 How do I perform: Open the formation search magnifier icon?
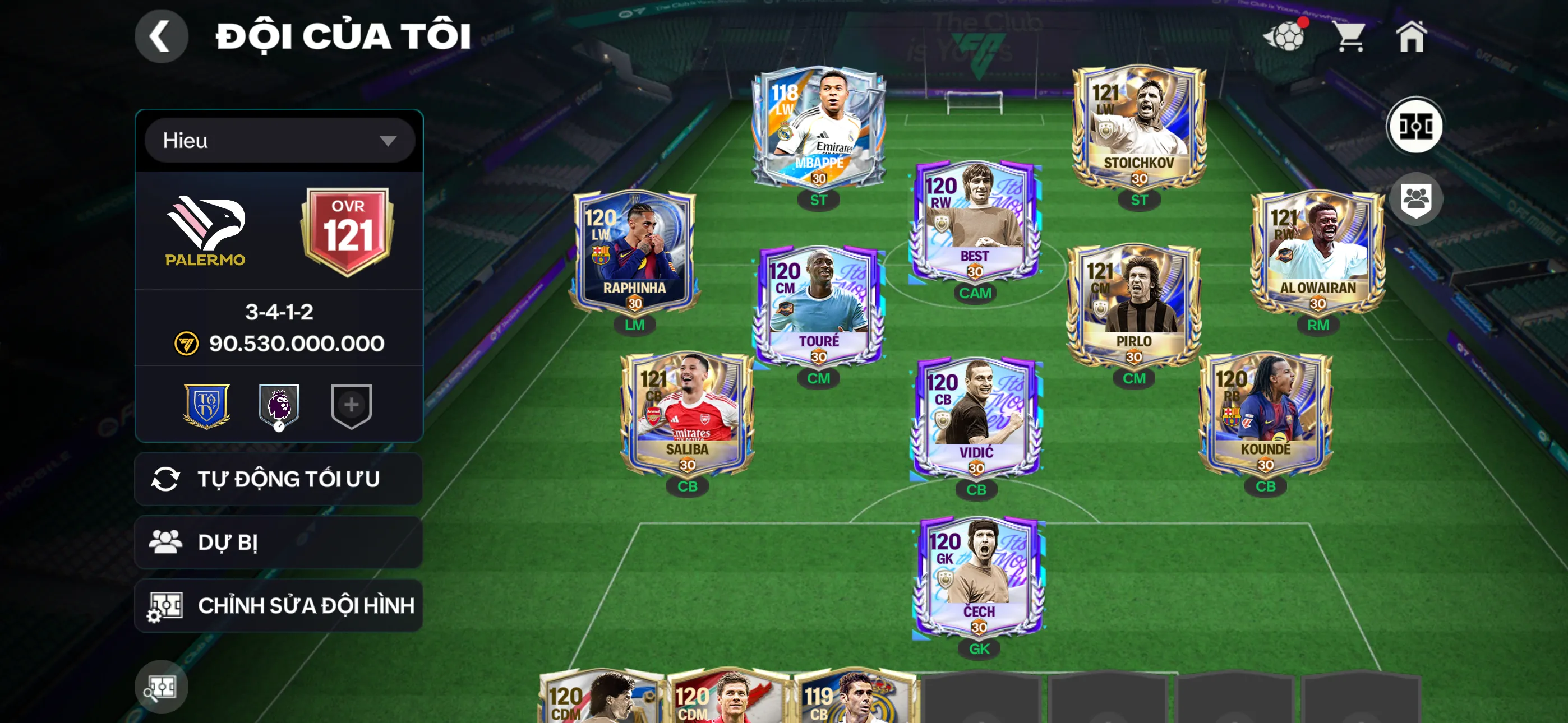tap(162, 687)
